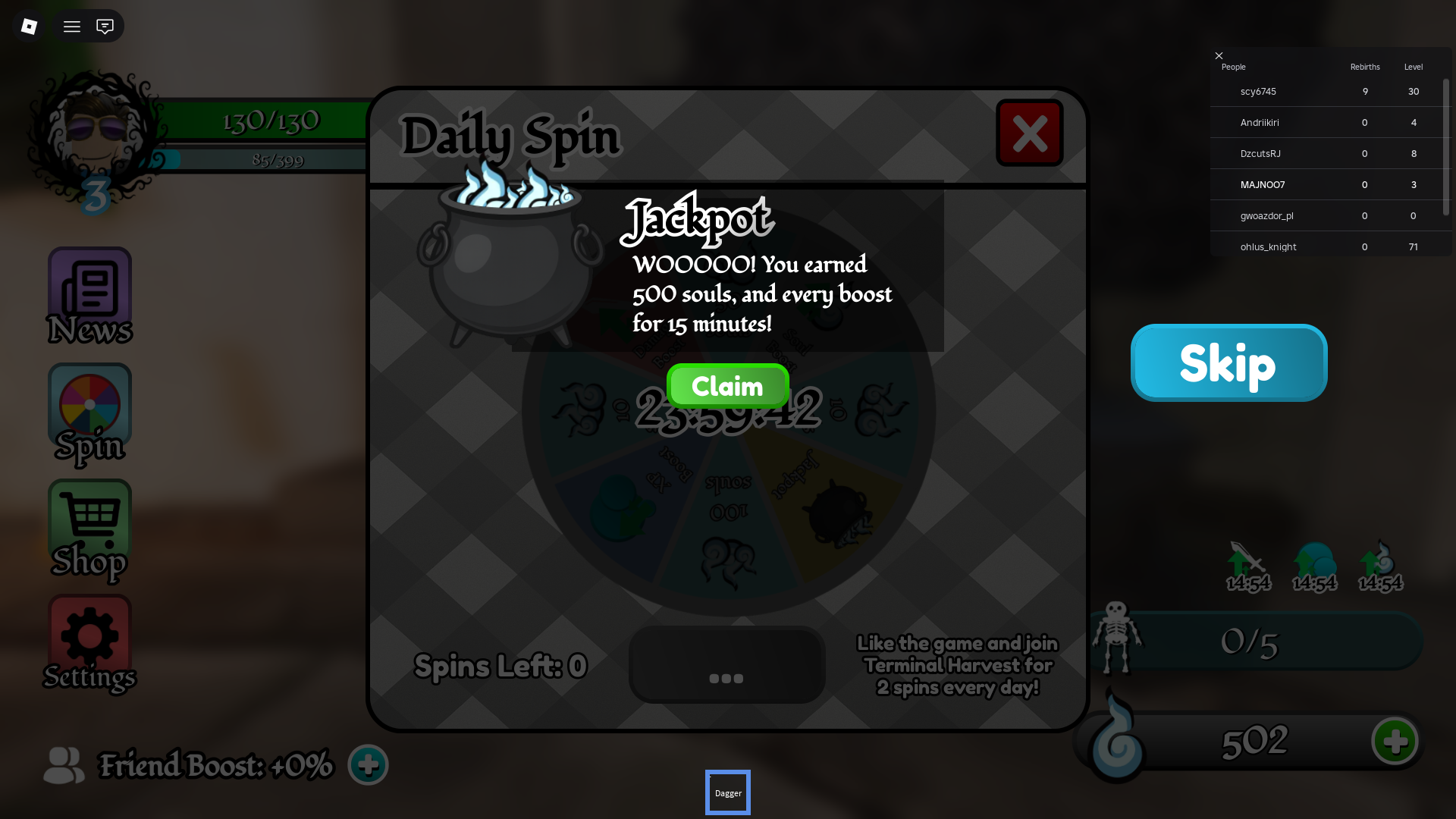Open the News panel
Viewport: 1456px width, 819px height.
89,296
